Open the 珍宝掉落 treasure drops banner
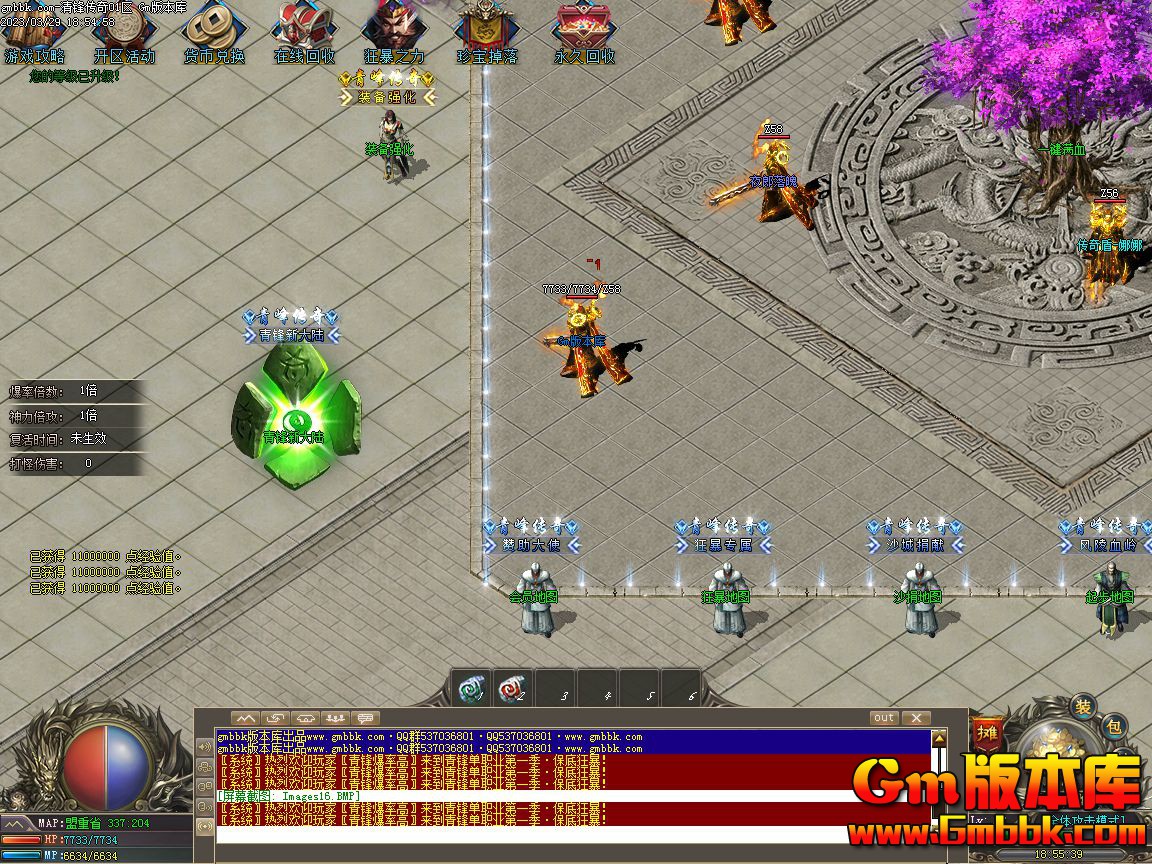 (487, 34)
